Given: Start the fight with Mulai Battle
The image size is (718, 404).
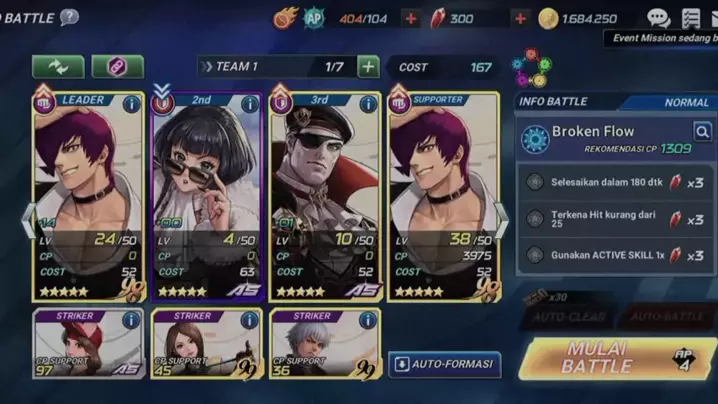Looking at the screenshot, I should click(610, 358).
